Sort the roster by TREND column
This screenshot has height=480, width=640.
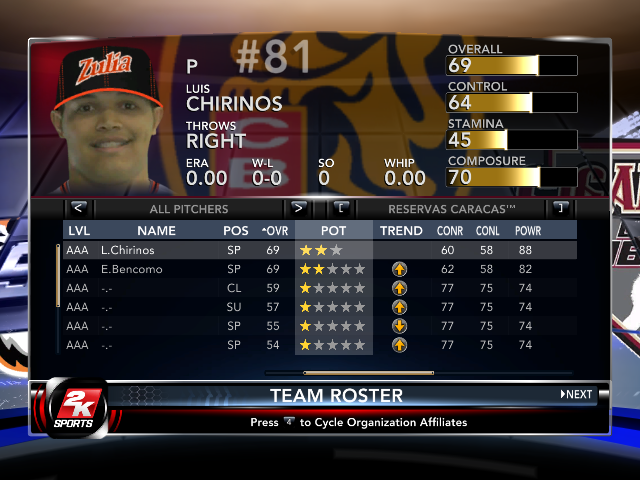(x=401, y=231)
